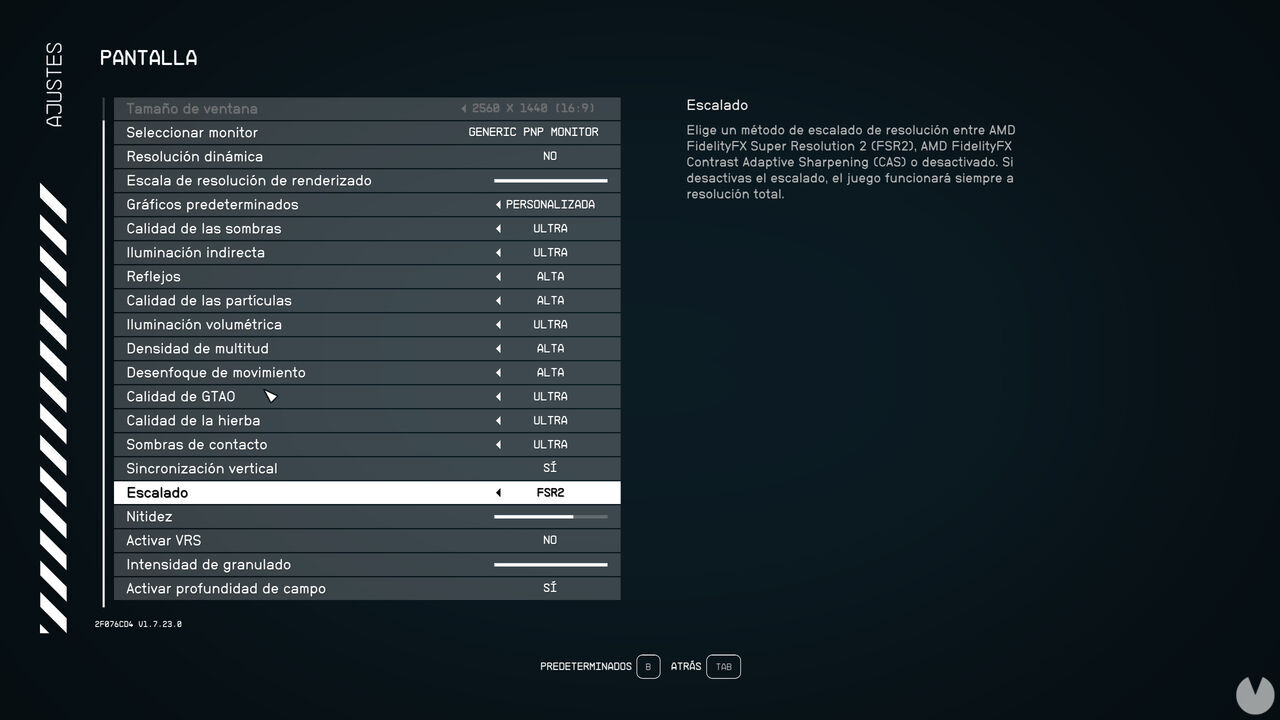The image size is (1280, 720).
Task: Click the left arrow on Escalado FSR2
Action: pyautogui.click(x=497, y=492)
